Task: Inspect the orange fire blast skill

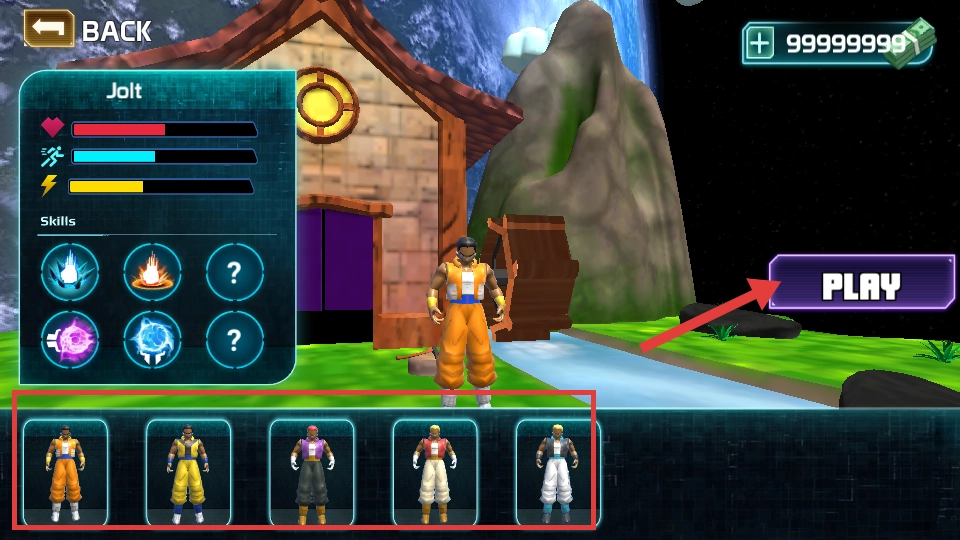Action: click(152, 272)
